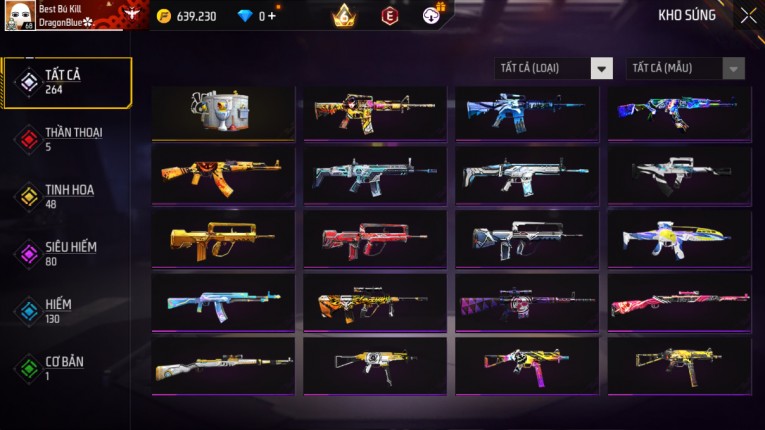The width and height of the screenshot is (765, 430).
Task: Open the gift box rewards icon
Action: (x=433, y=14)
